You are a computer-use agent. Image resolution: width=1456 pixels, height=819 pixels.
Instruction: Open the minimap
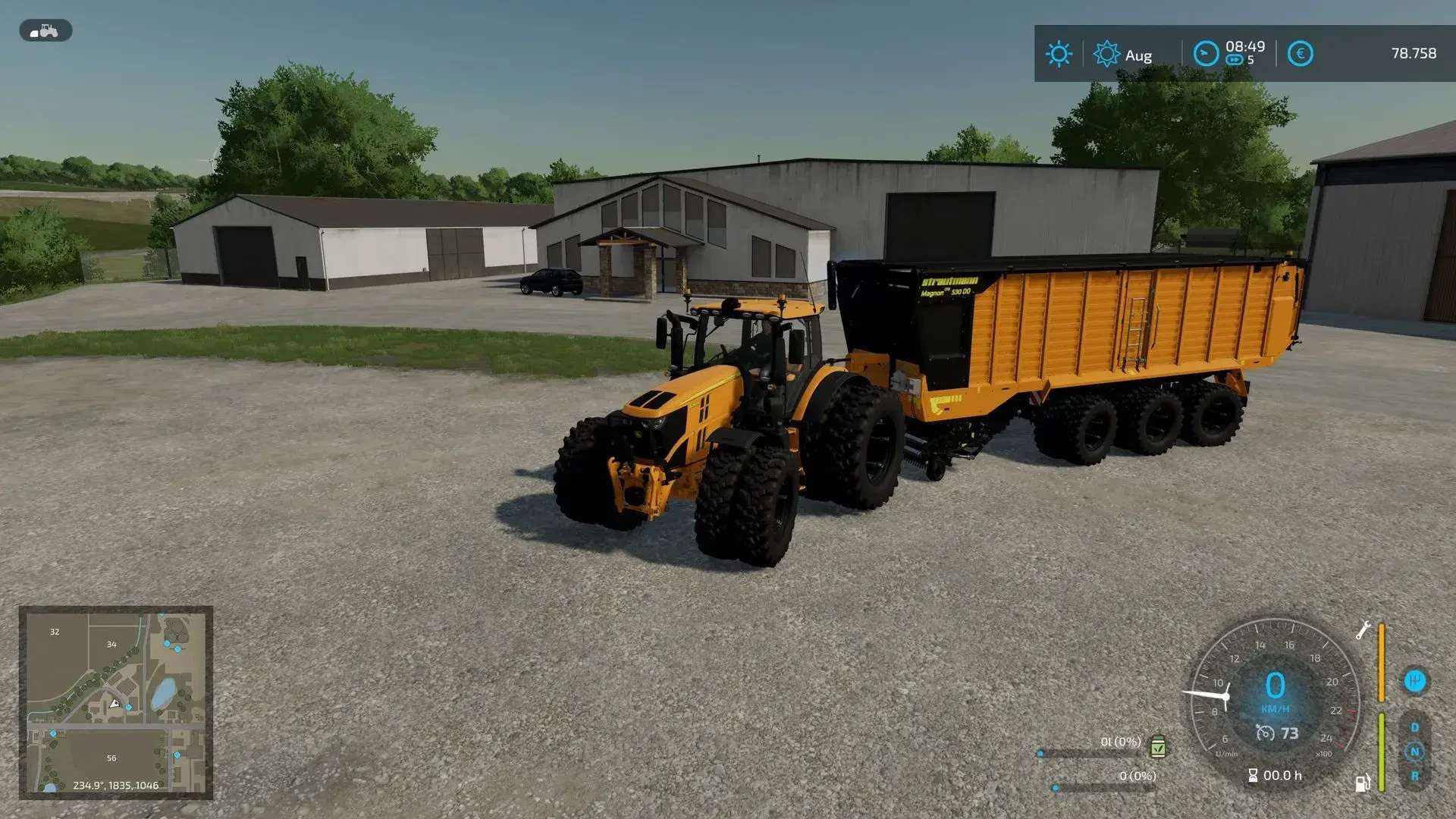tap(115, 702)
